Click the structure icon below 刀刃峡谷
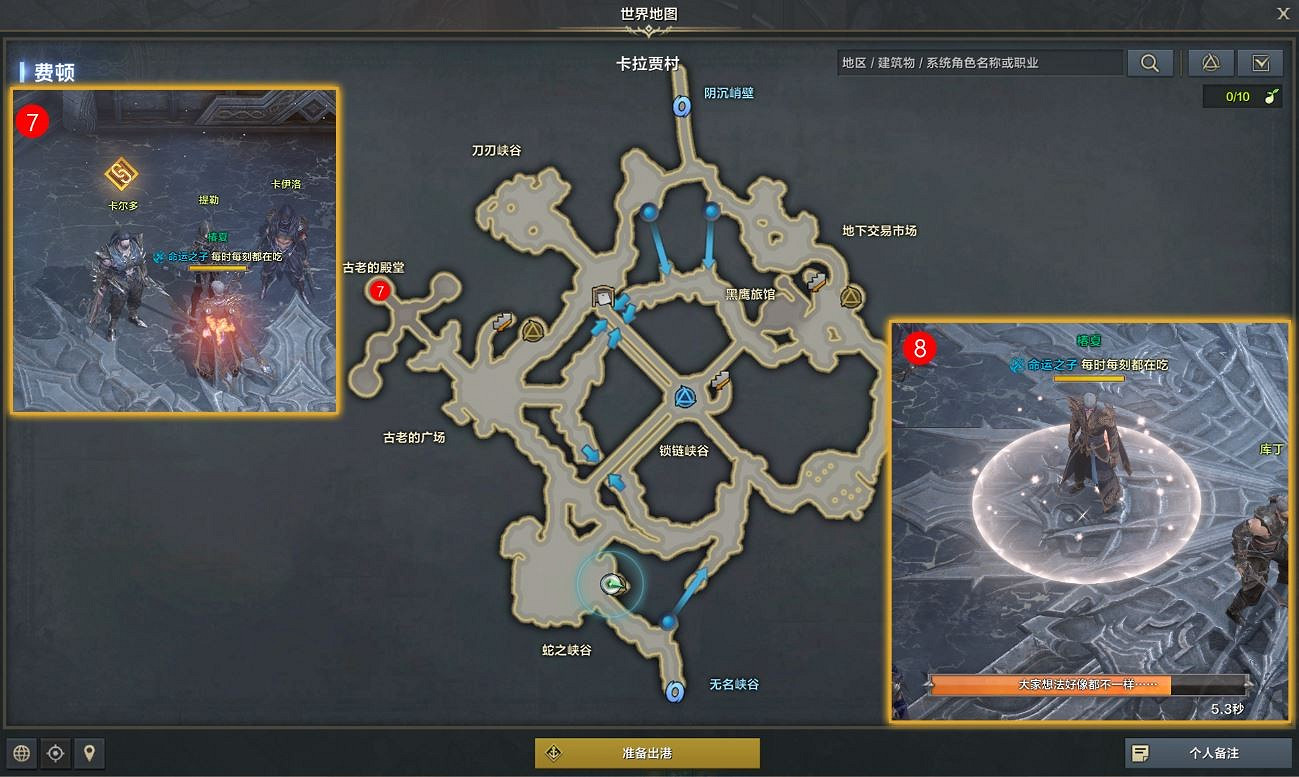This screenshot has height=777, width=1299. 602,295
